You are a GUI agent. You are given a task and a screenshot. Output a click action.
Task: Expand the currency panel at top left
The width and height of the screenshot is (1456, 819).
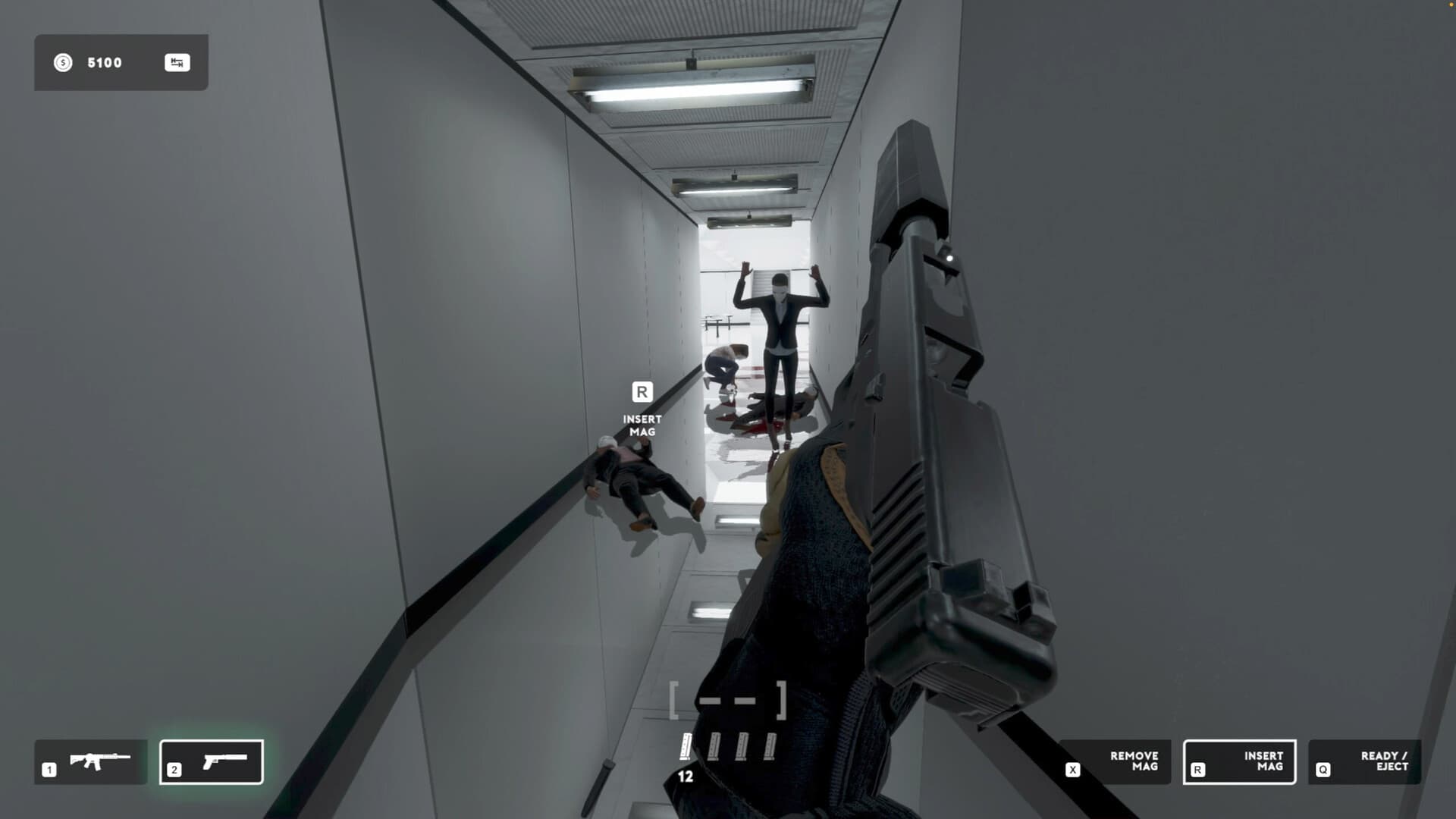[121, 63]
